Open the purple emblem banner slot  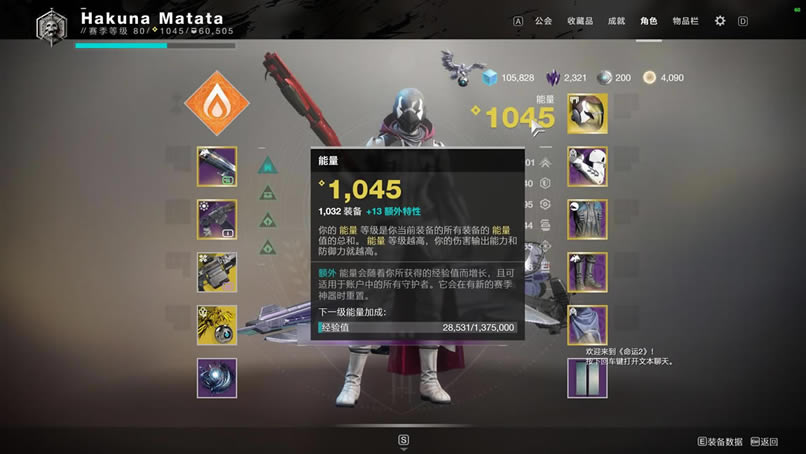(587, 378)
